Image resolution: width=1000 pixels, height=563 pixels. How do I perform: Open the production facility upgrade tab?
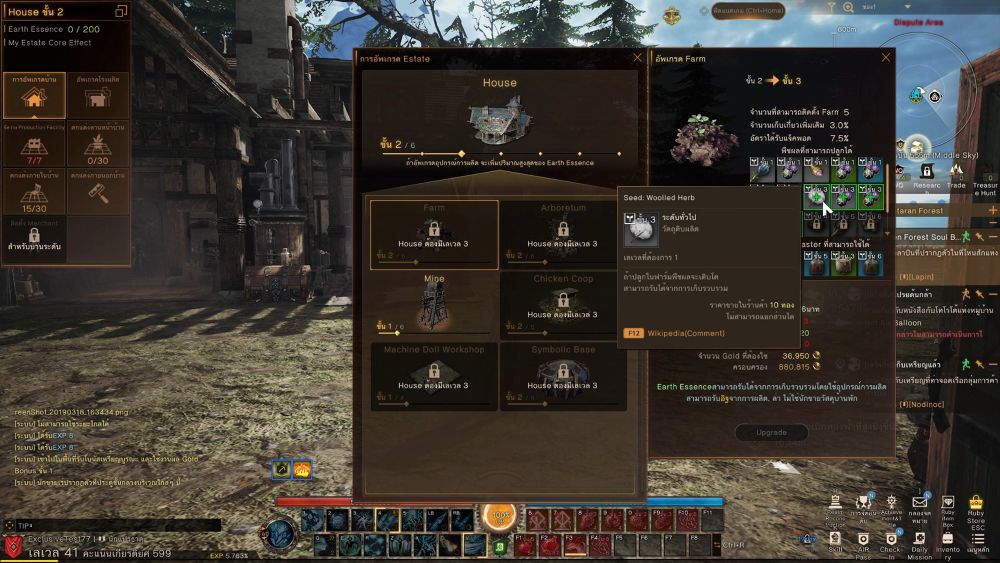tap(98, 95)
